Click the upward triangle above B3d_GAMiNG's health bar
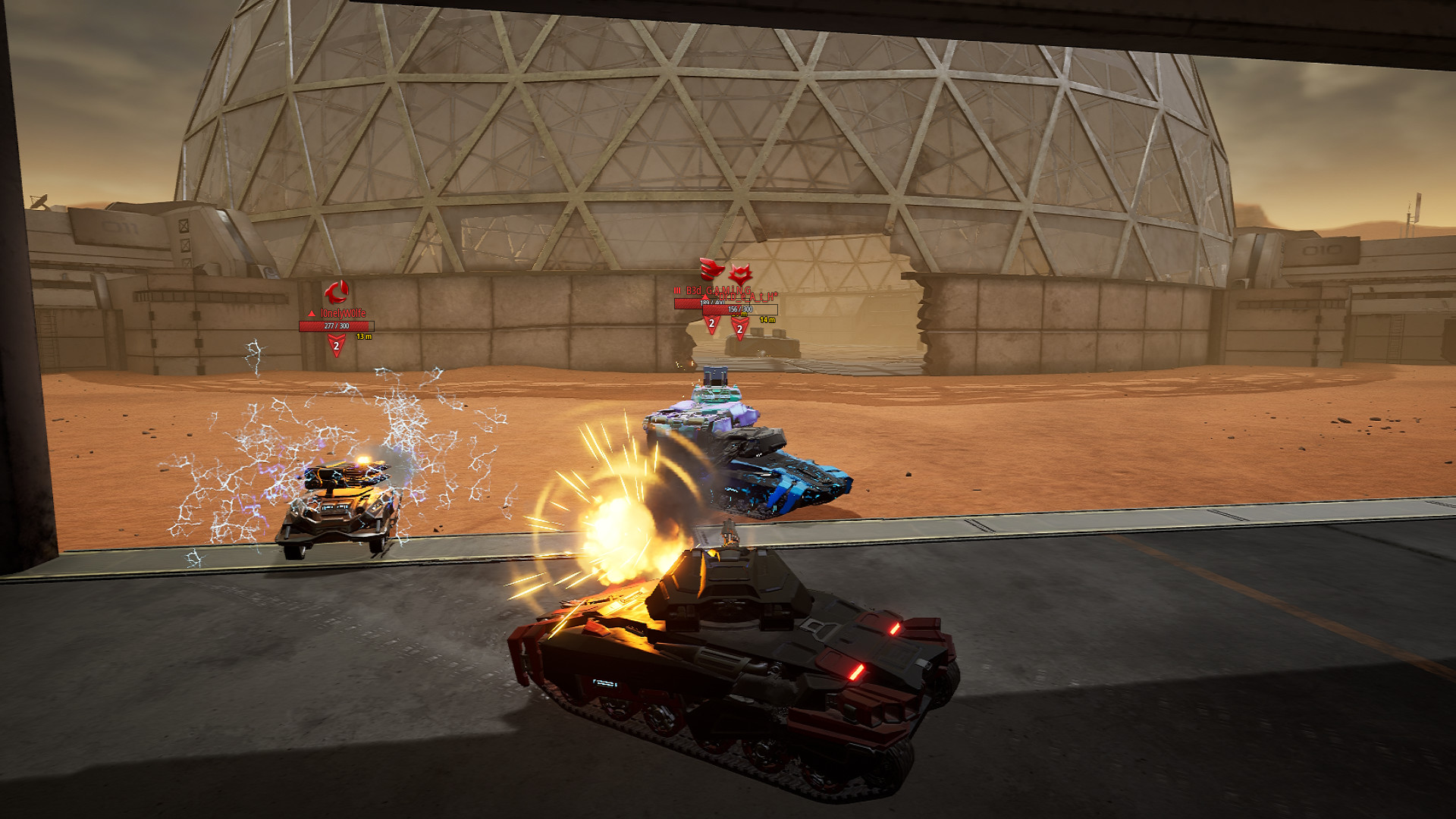This screenshot has width=1456, height=819. (x=704, y=297)
